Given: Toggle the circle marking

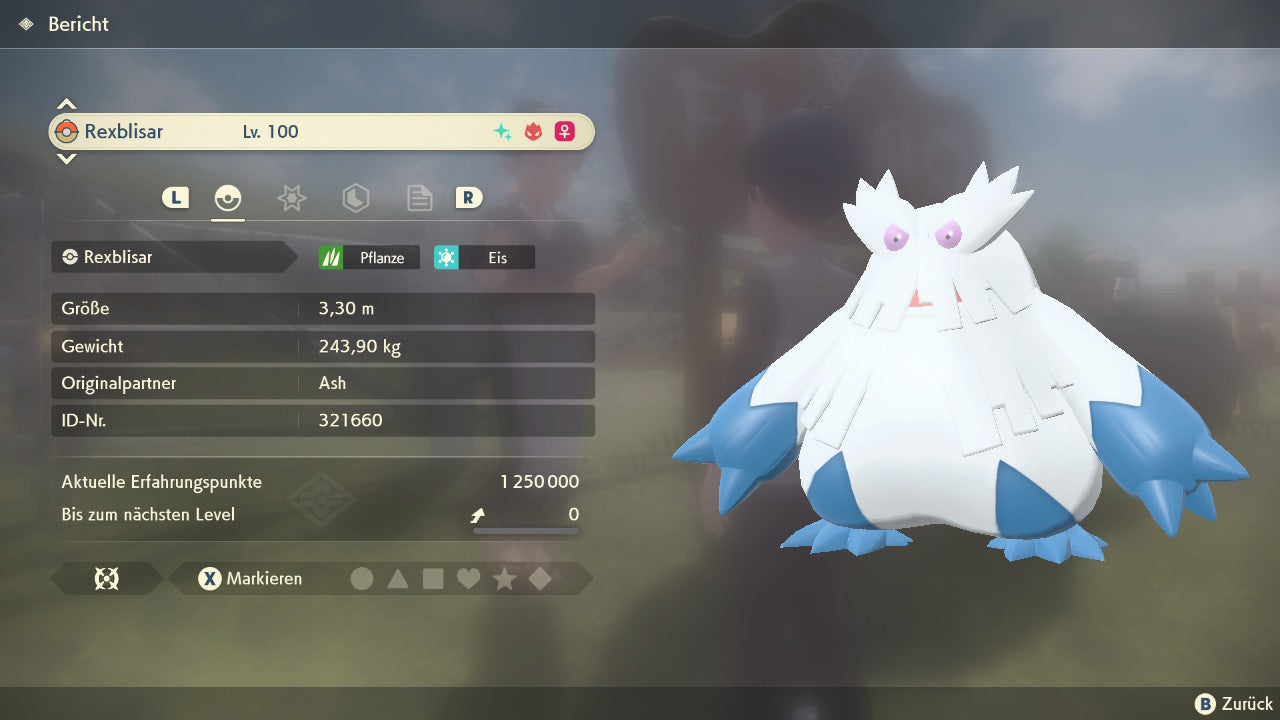Looking at the screenshot, I should pos(362,579).
